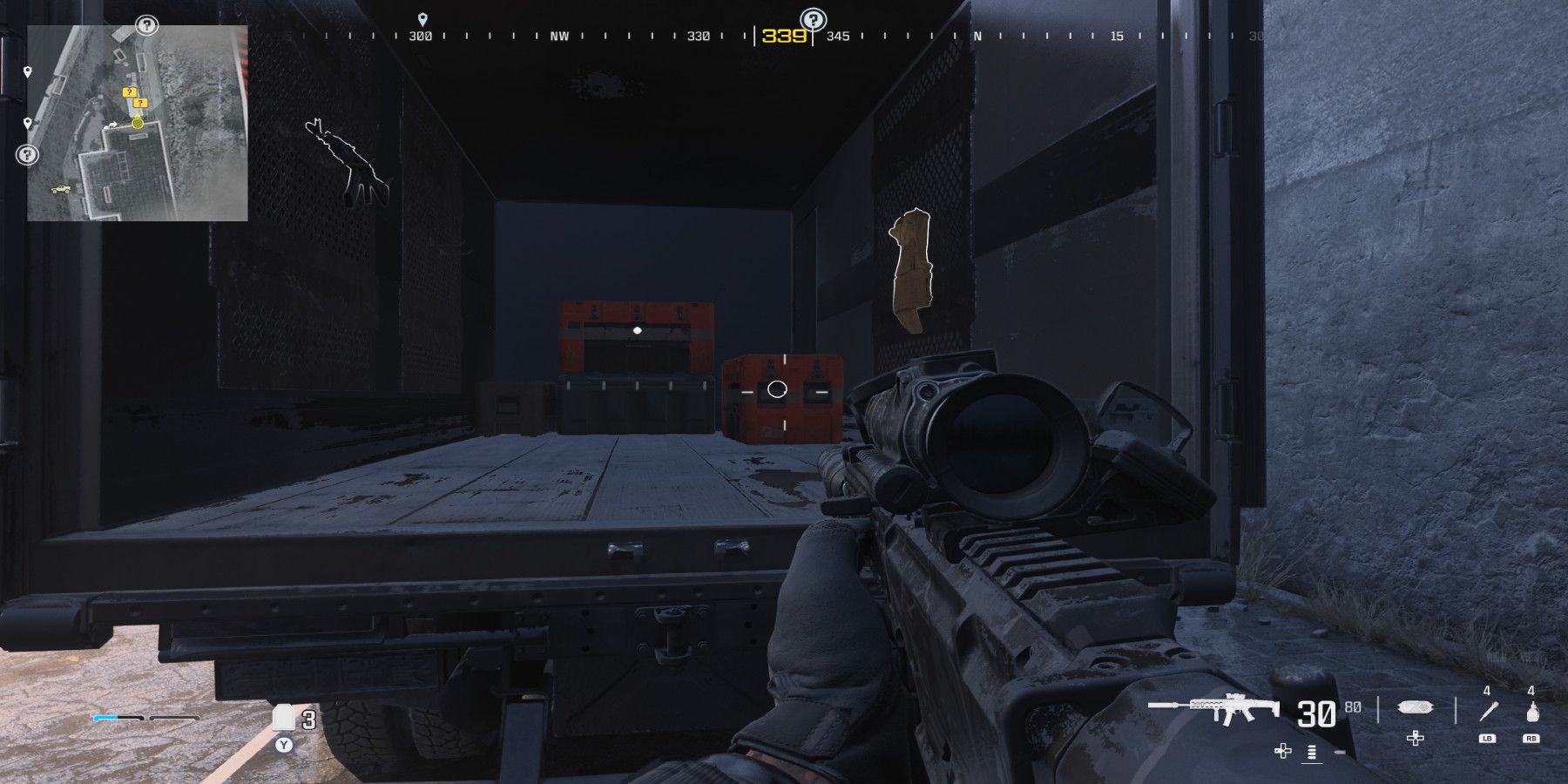Click the vehicle icon on the minimap
This screenshot has width=1568, height=784.
click(x=61, y=189)
